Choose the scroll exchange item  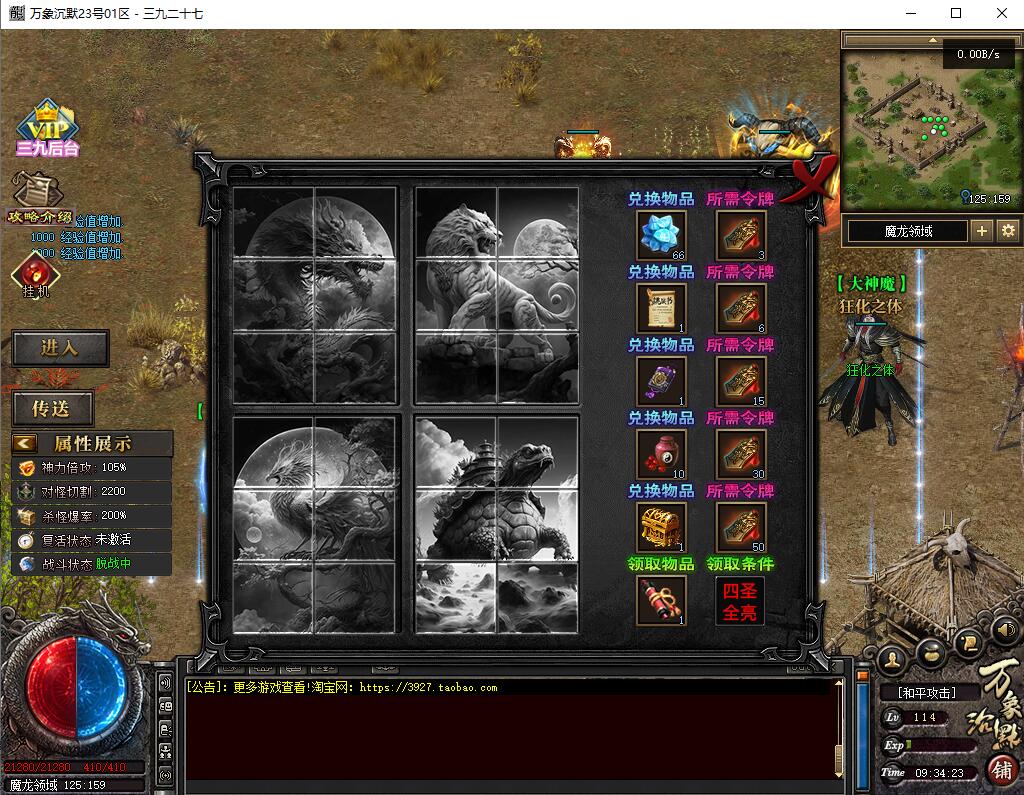661,308
